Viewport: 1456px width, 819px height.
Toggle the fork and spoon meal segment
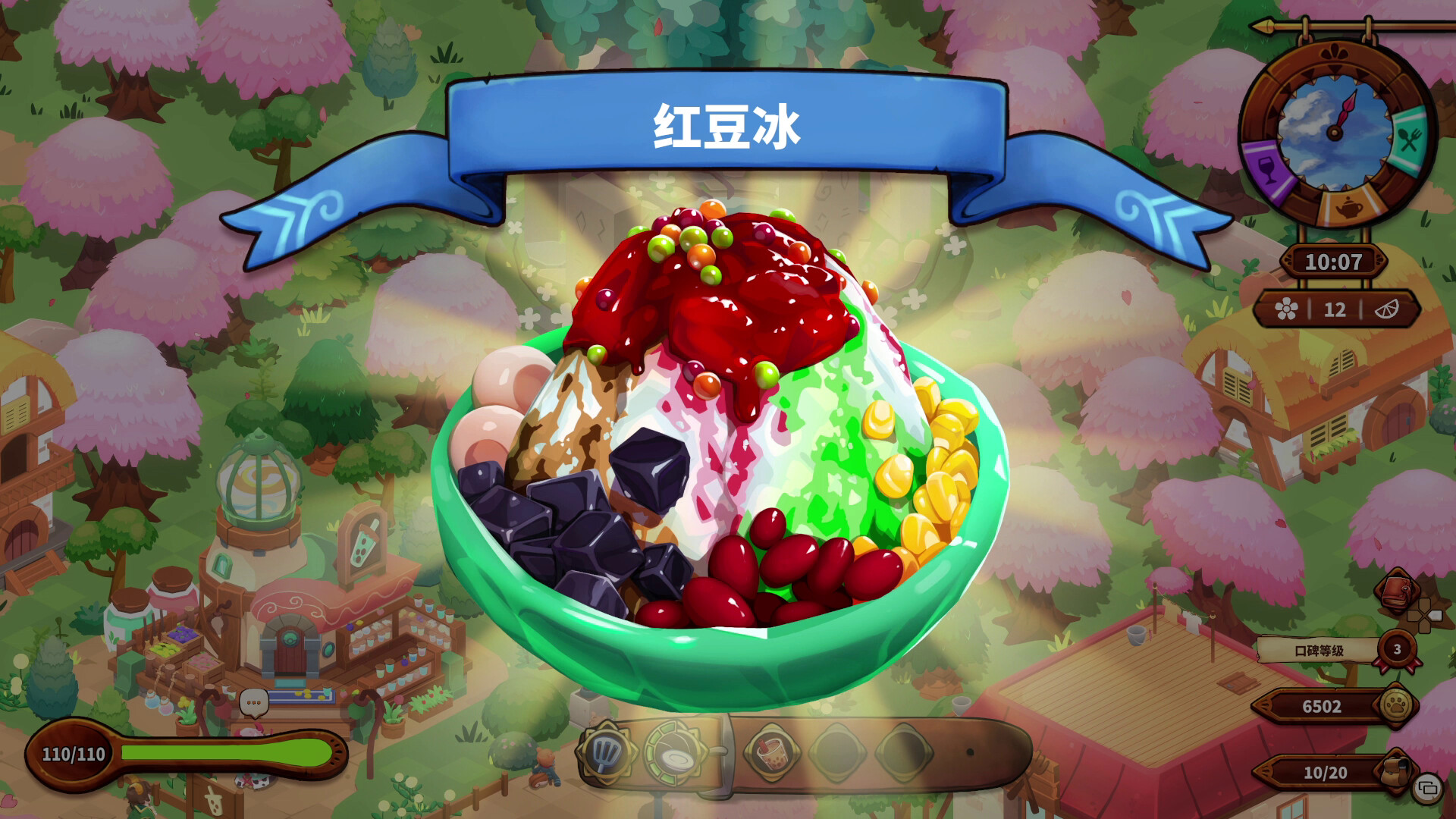1408,137
